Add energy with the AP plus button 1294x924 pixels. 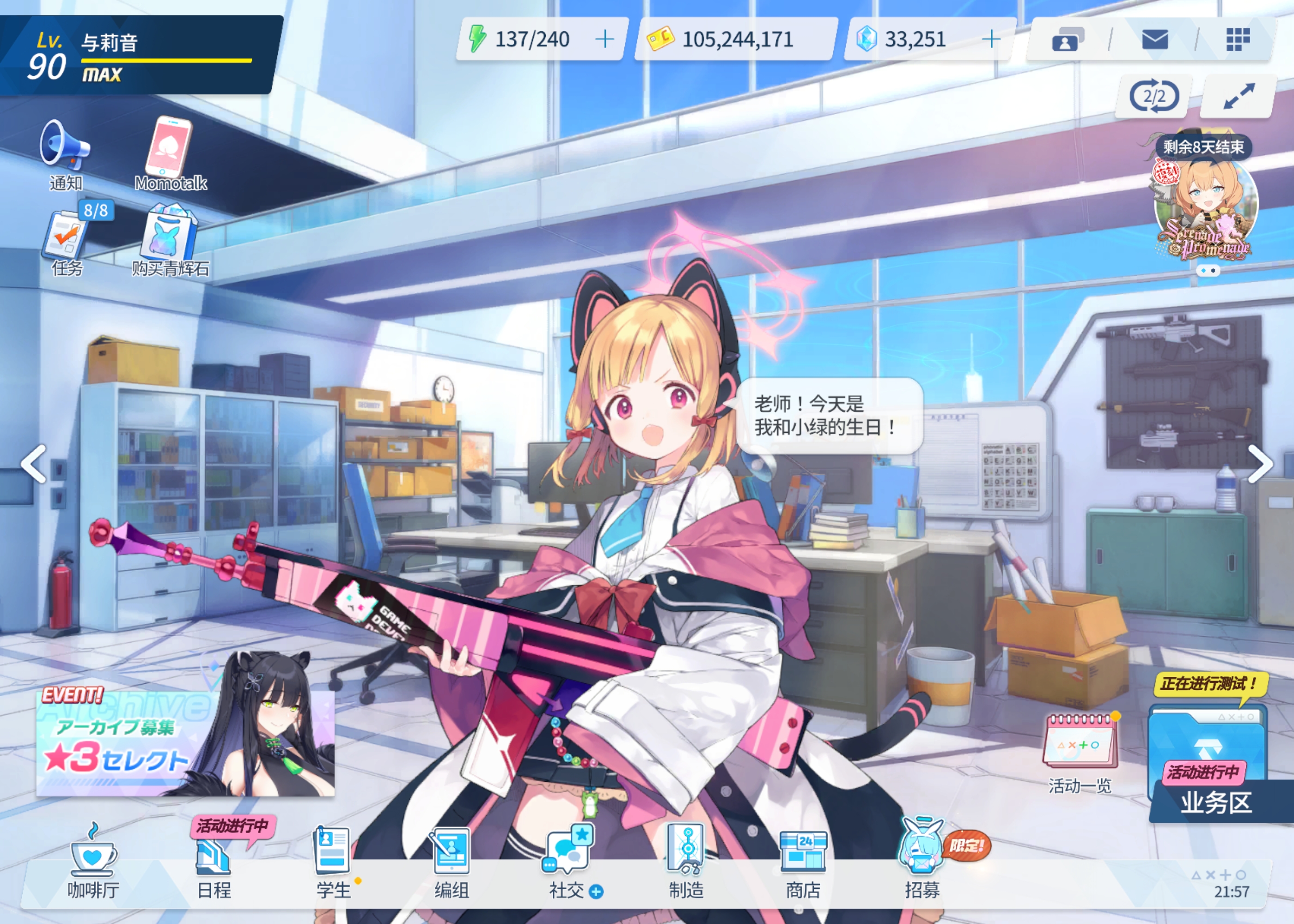click(x=604, y=39)
